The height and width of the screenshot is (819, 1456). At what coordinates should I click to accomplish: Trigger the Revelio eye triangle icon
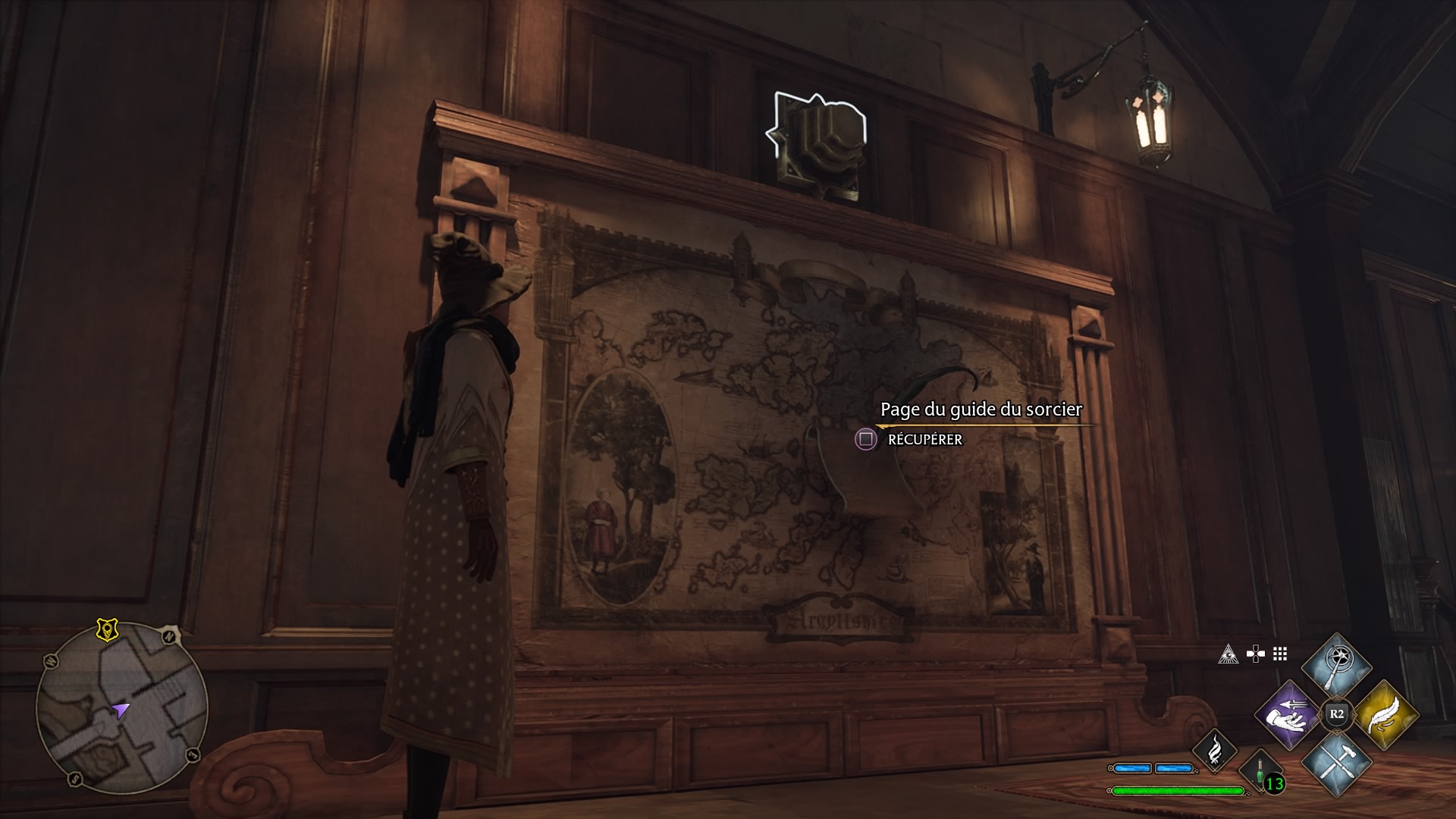(1228, 654)
